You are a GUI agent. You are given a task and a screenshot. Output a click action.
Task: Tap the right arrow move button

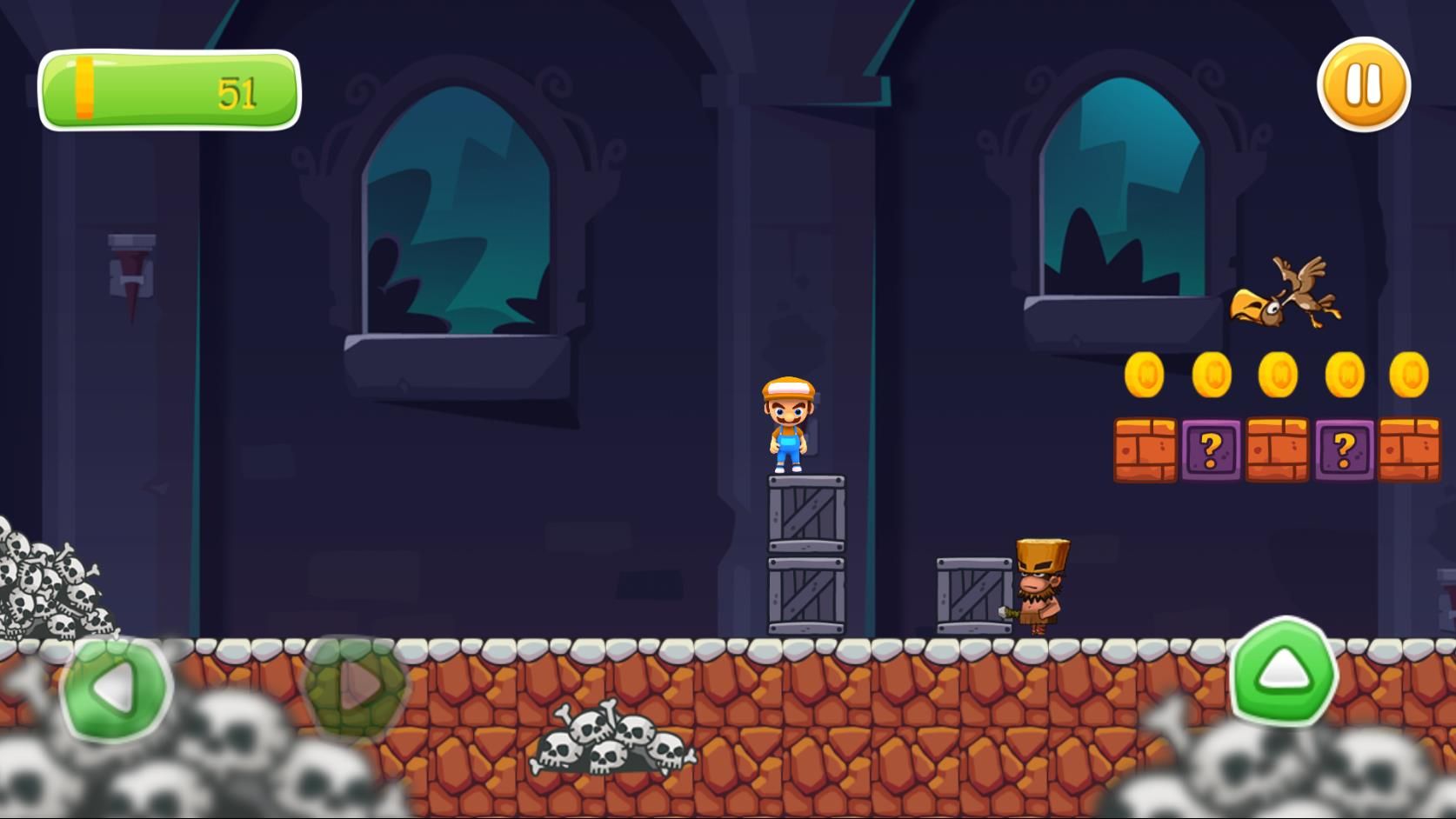coord(357,686)
